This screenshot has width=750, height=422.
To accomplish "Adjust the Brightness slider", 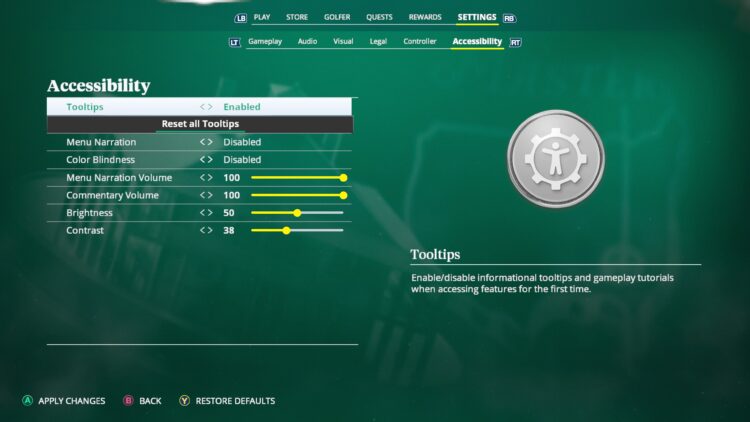I will pyautogui.click(x=297, y=213).
